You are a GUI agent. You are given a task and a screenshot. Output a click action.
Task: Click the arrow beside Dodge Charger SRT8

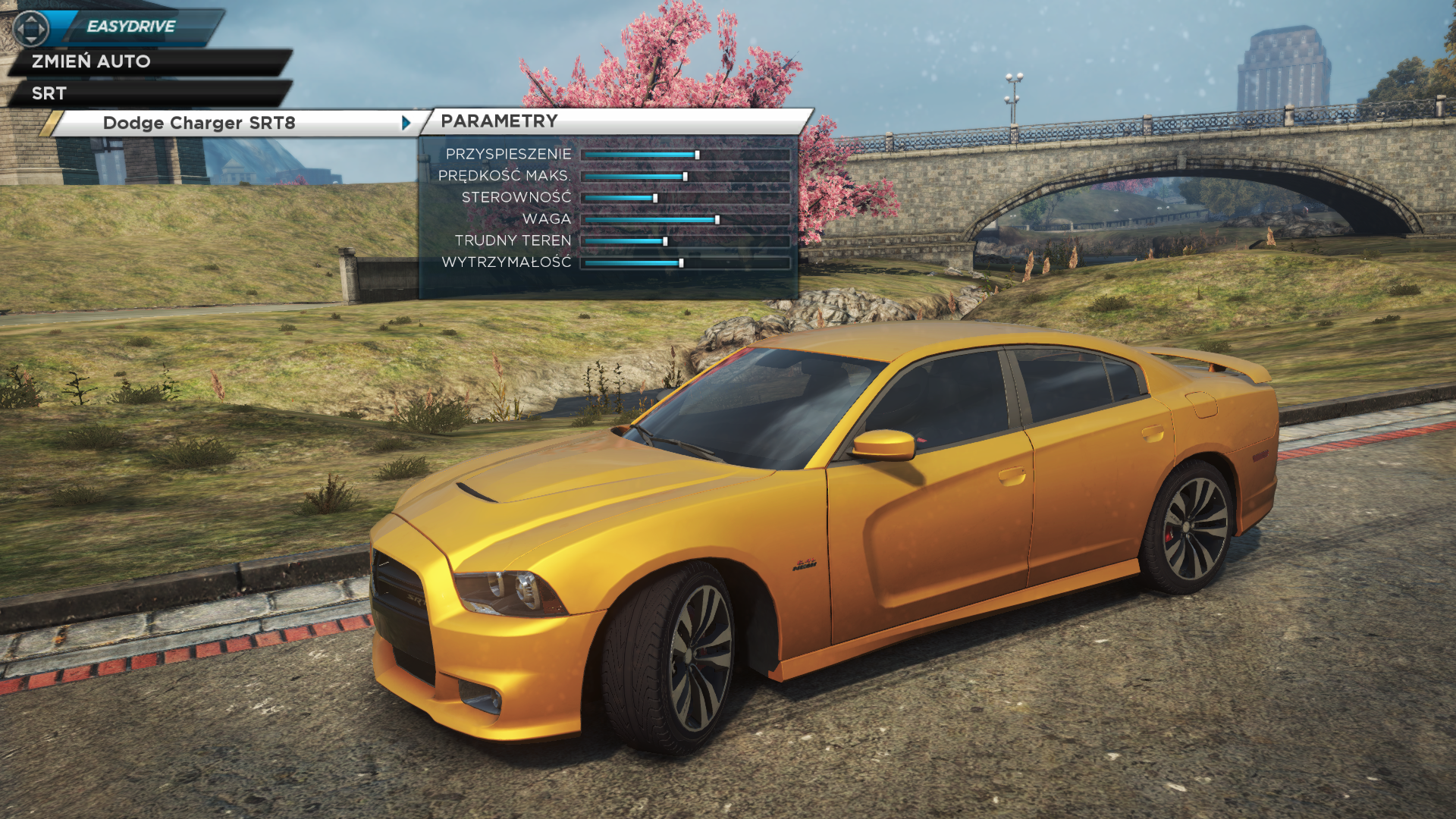coord(406,123)
